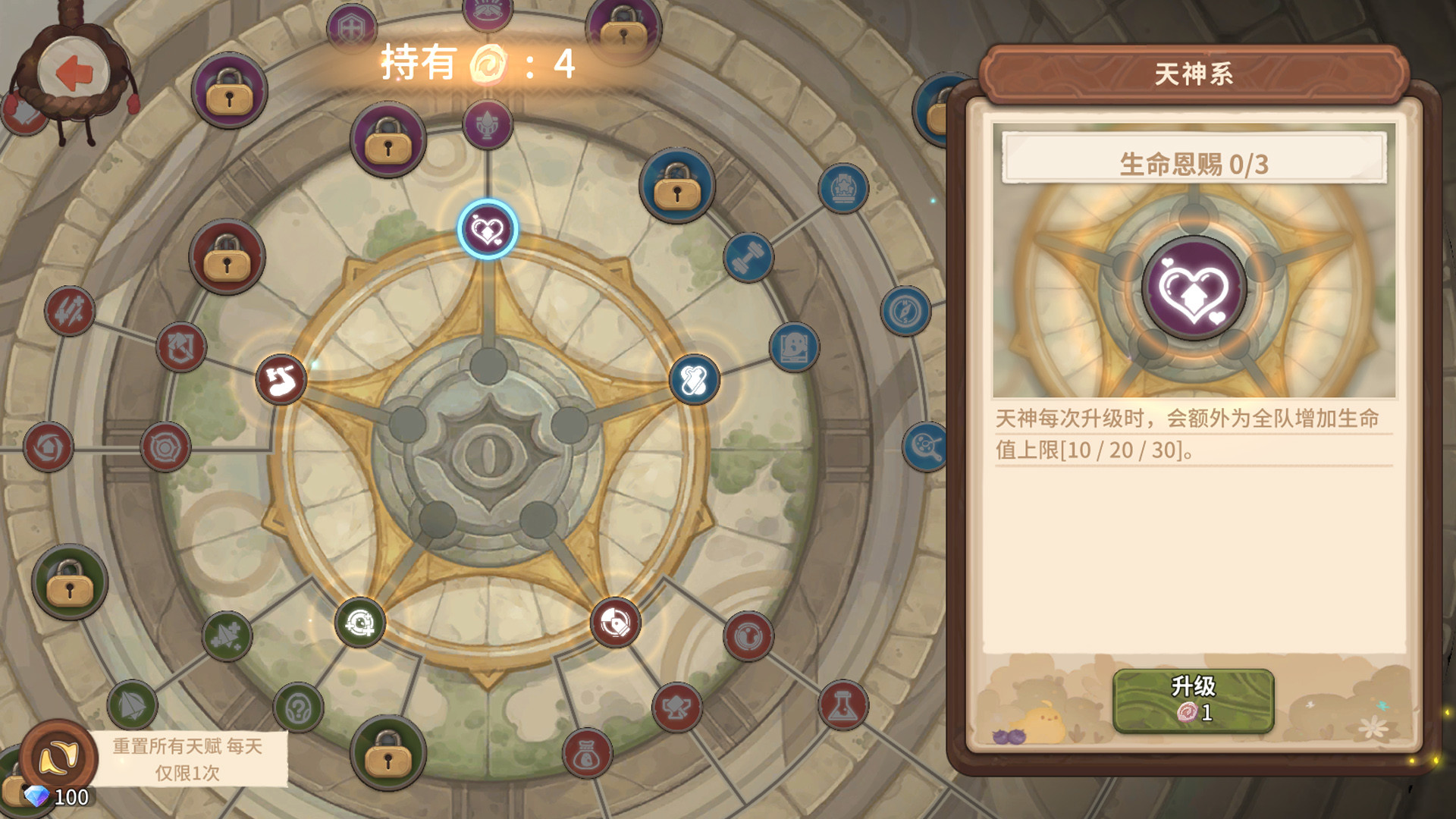Select the glowing band-aid talent node

click(x=692, y=378)
